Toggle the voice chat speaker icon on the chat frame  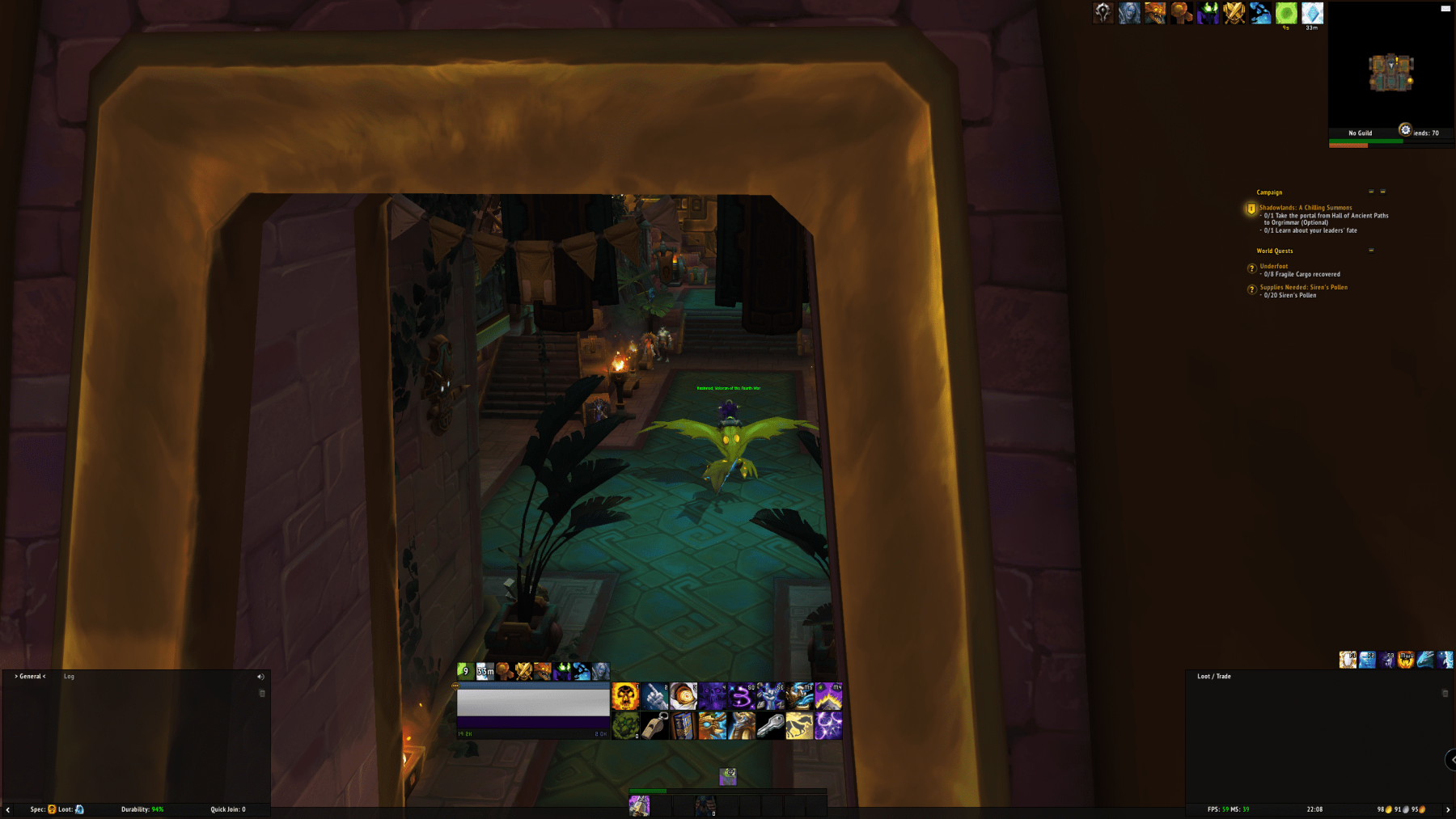[x=260, y=676]
